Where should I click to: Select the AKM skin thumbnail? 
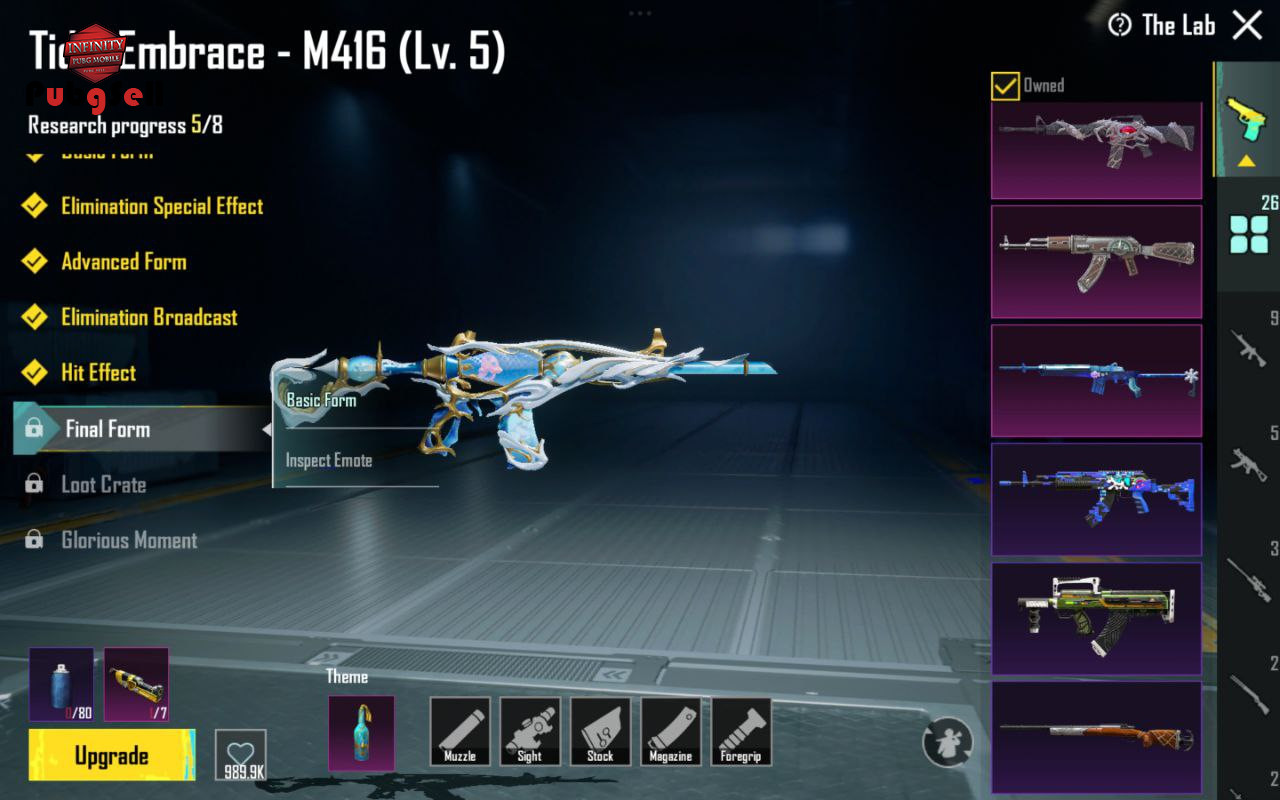click(x=1096, y=262)
